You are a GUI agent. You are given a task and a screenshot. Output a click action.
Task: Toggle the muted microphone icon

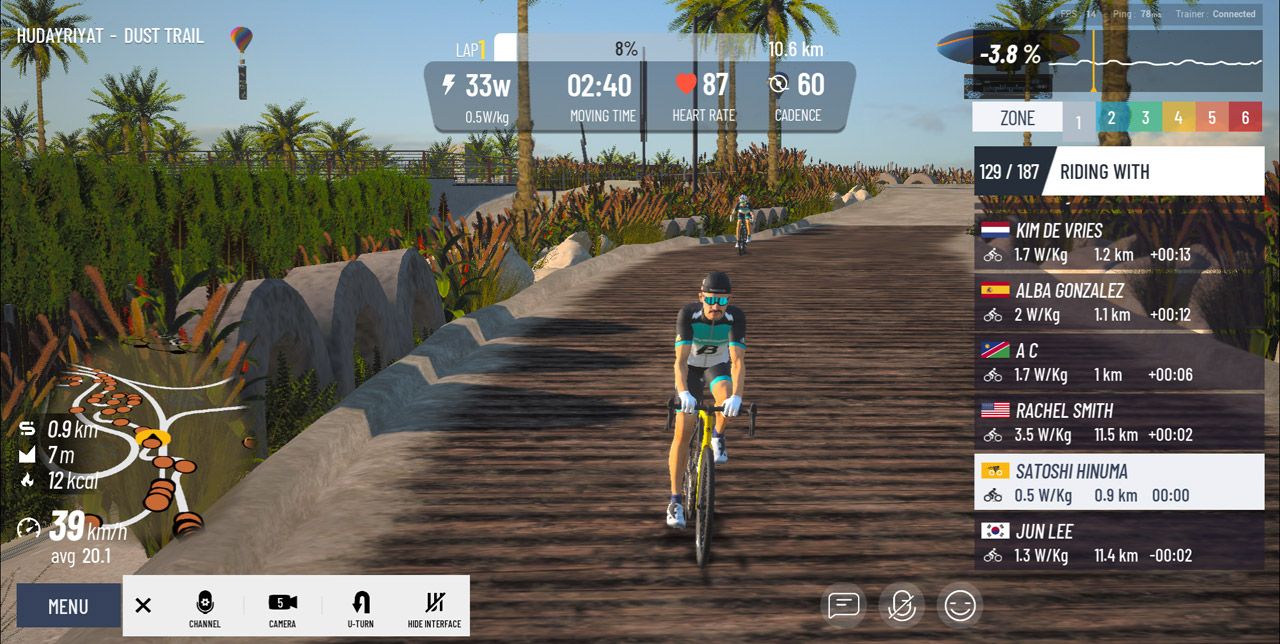click(902, 605)
